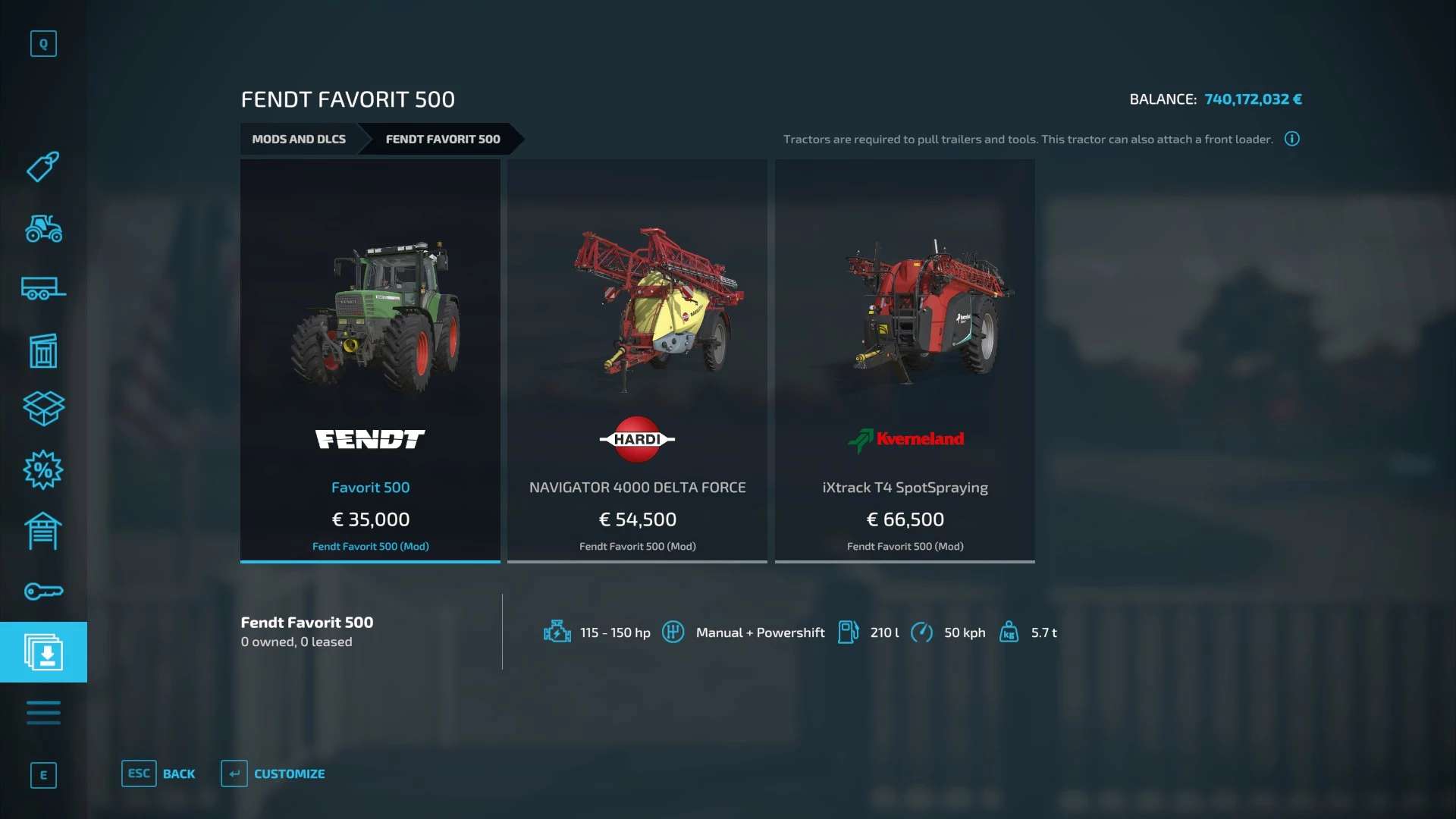Image resolution: width=1456 pixels, height=819 pixels.
Task: Show the container objects category
Action: click(x=43, y=350)
